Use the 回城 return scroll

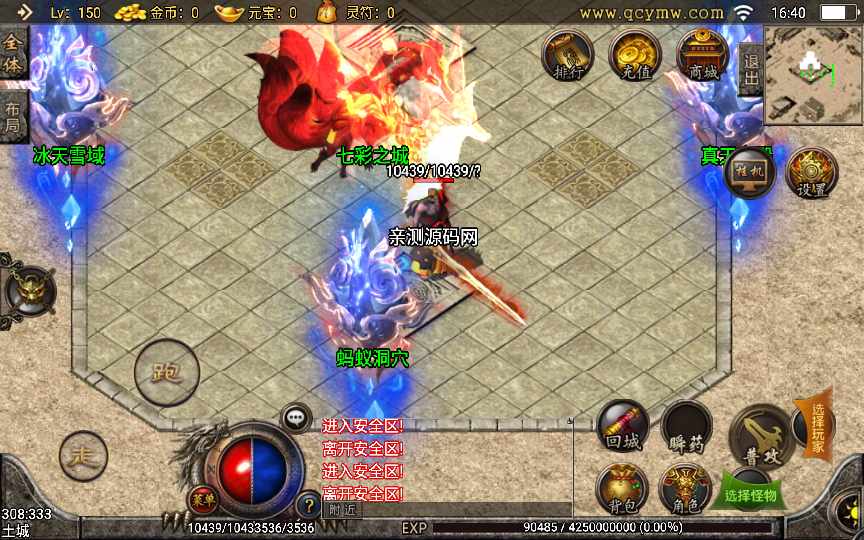(x=623, y=427)
